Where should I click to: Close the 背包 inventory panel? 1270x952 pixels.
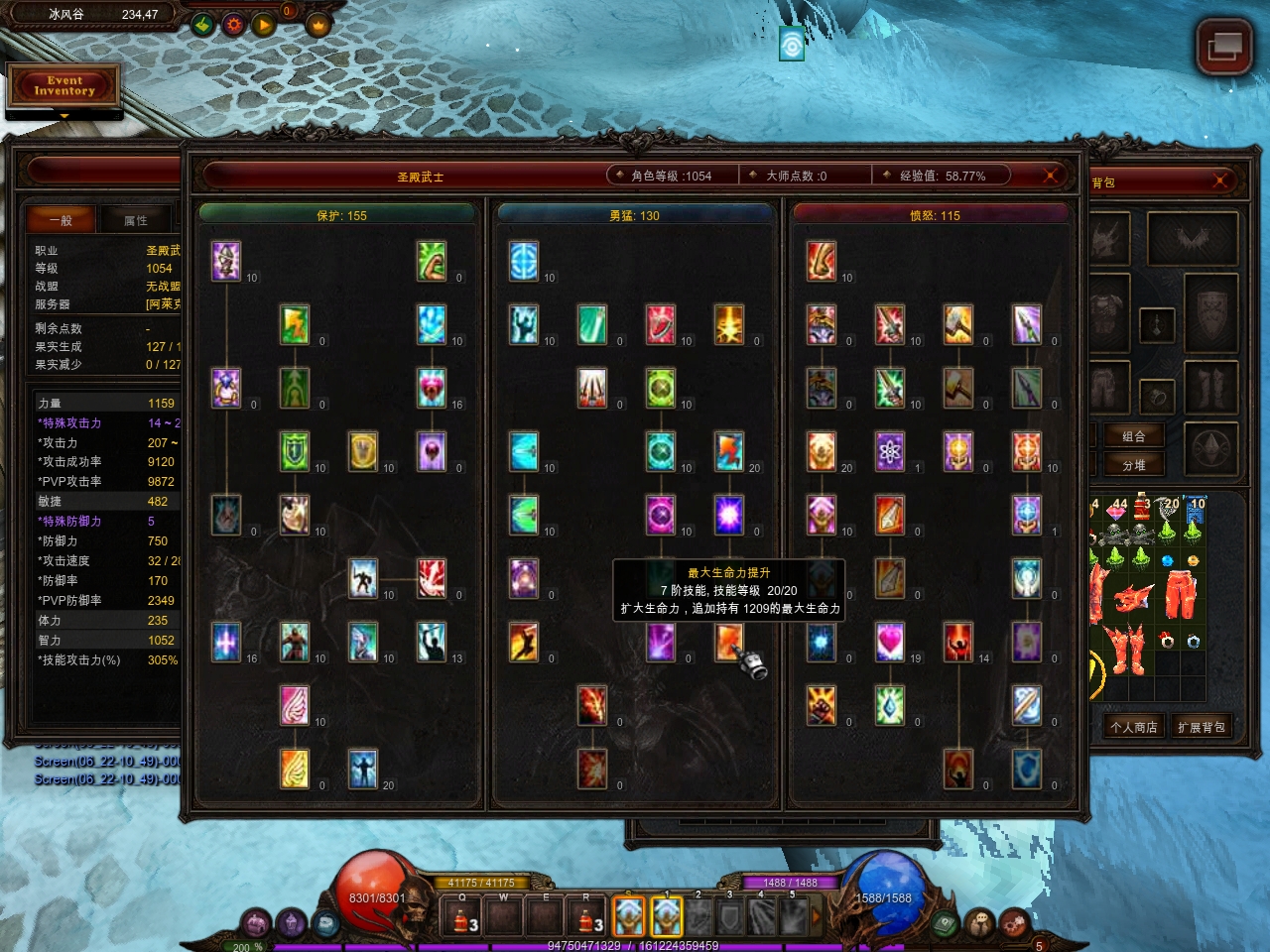1220,179
